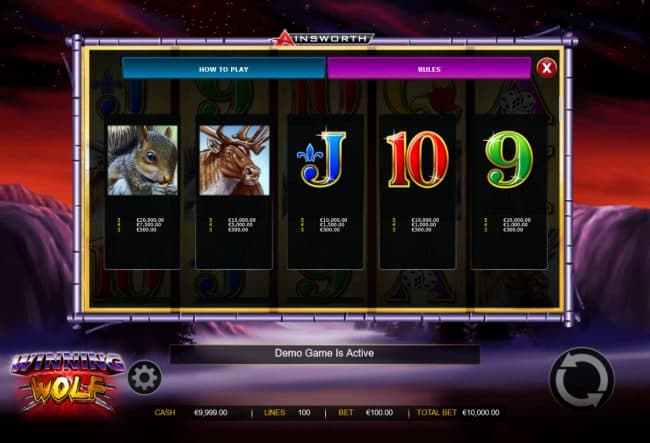Spin the reels with the circular arrow button

[x=581, y=380]
